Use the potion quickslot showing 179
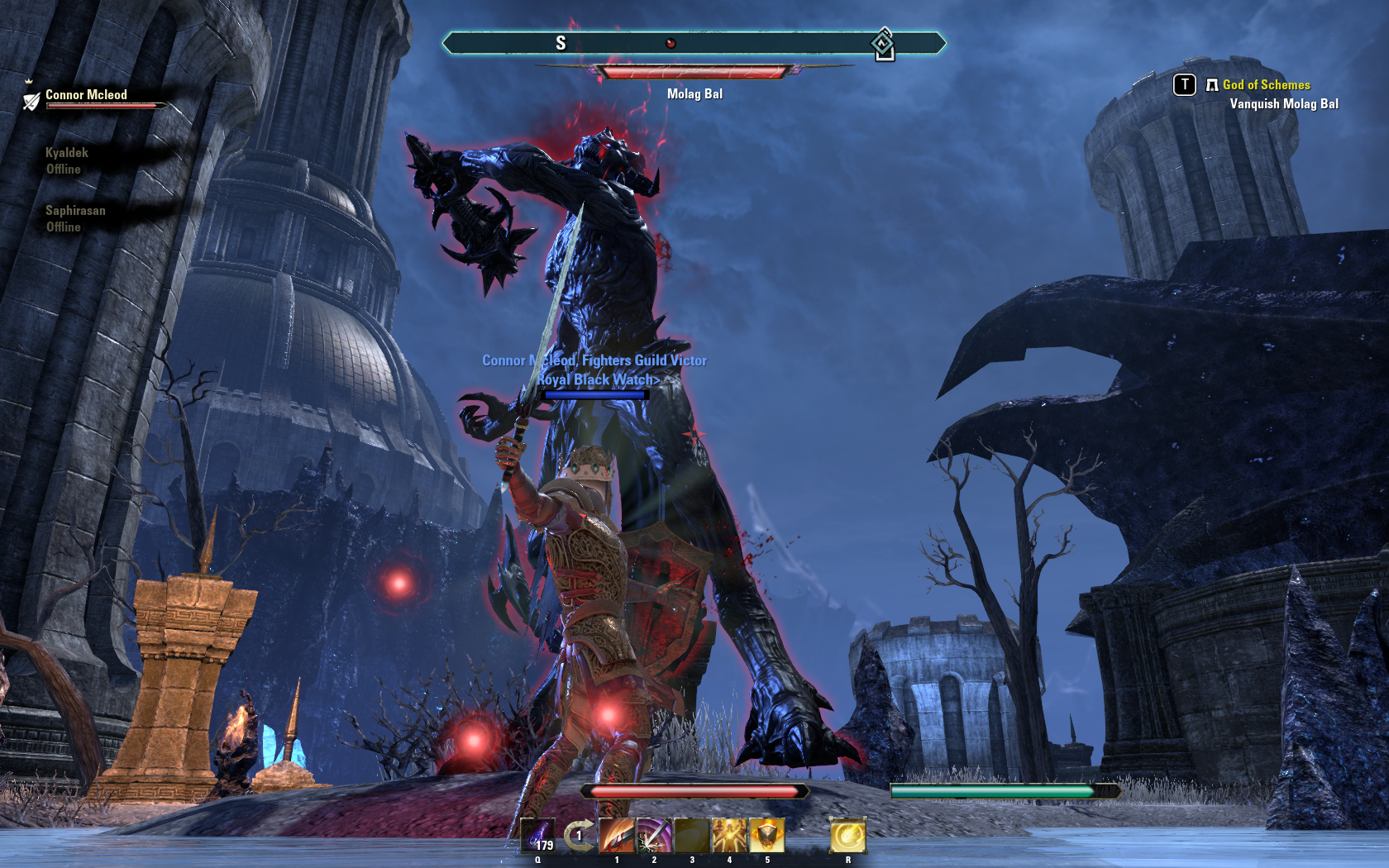Viewport: 1389px width, 868px height. coord(538,836)
